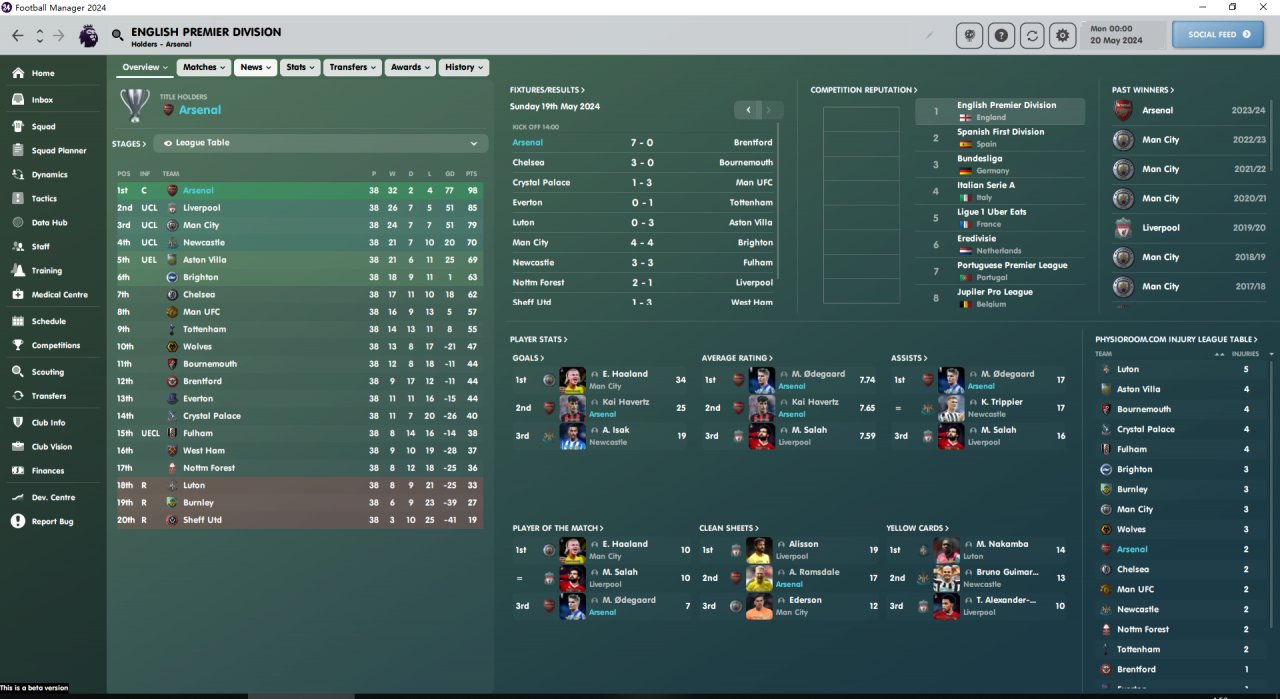This screenshot has height=699, width=1280.
Task: Select Liverpool row in the league table
Action: (201, 208)
